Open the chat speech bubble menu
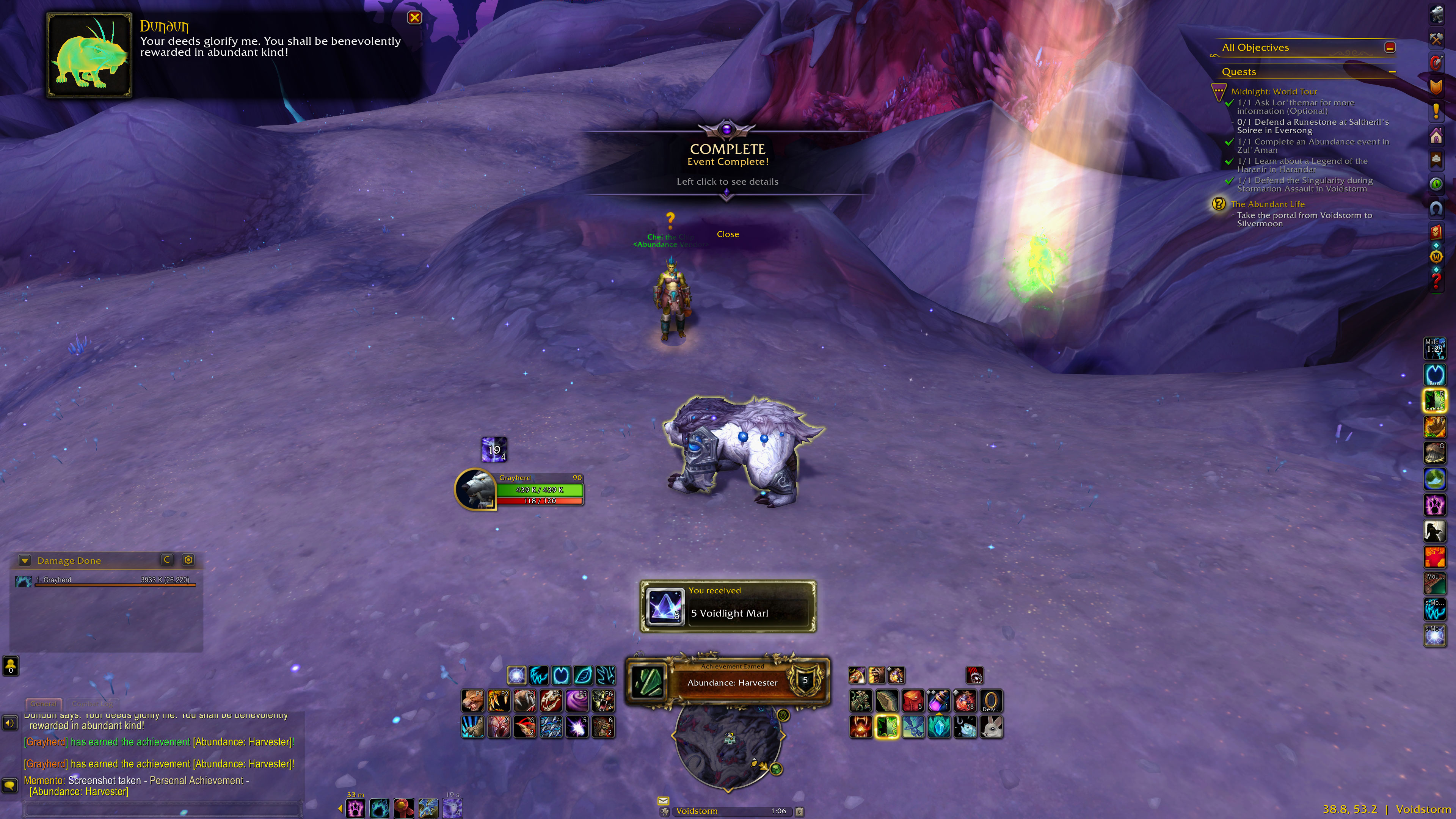This screenshot has width=1456, height=819. point(9,785)
